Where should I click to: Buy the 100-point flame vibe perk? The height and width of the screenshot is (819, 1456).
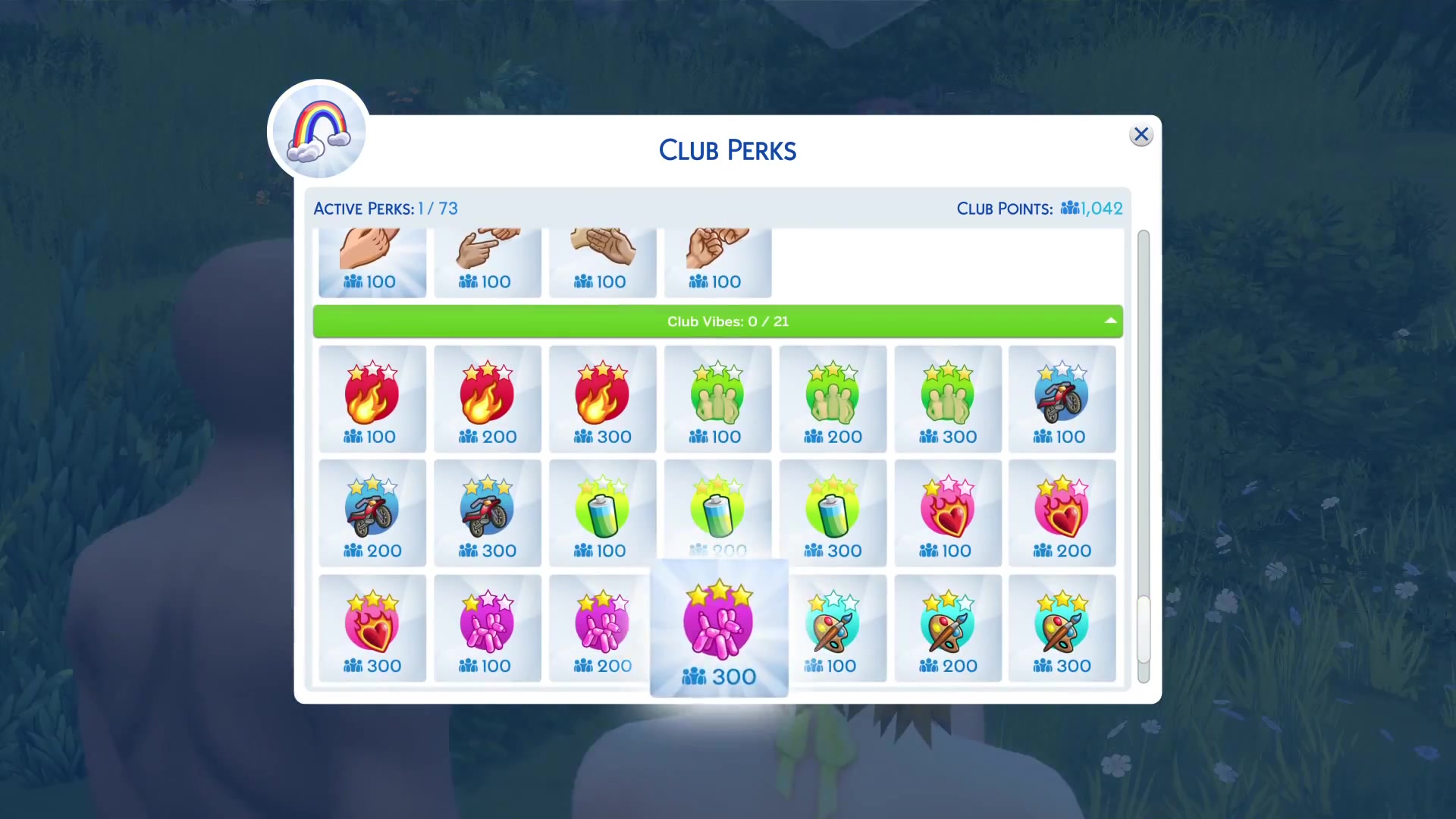[x=372, y=400]
